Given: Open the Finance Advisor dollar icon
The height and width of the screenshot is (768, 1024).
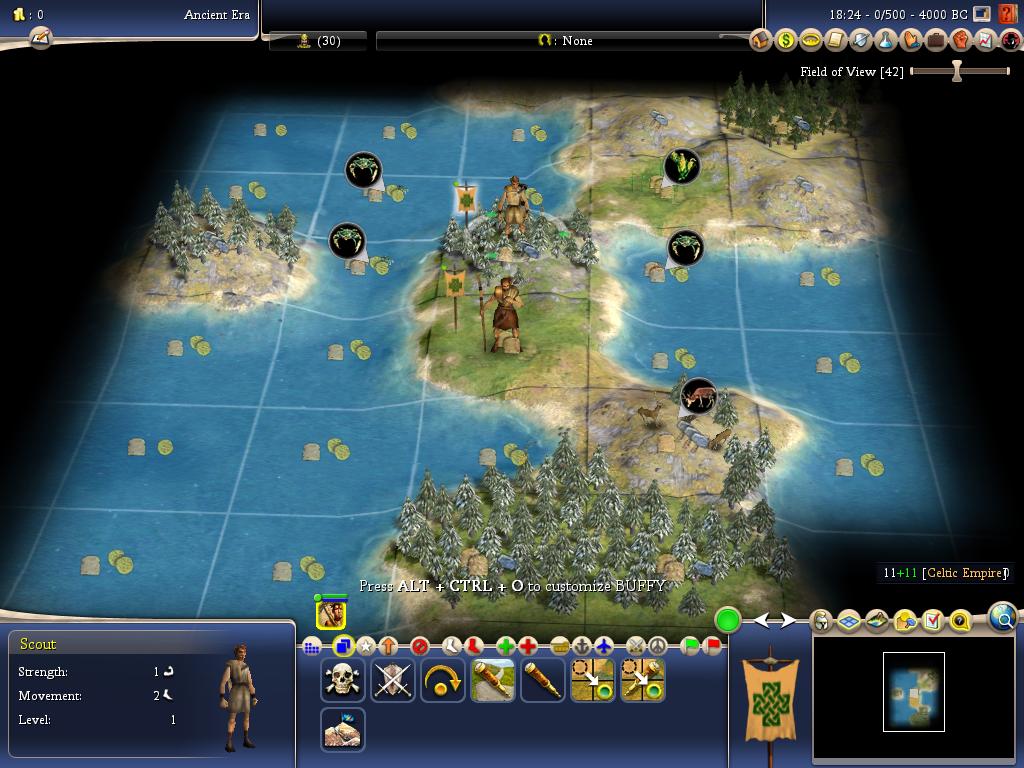Looking at the screenshot, I should pyautogui.click(x=785, y=41).
